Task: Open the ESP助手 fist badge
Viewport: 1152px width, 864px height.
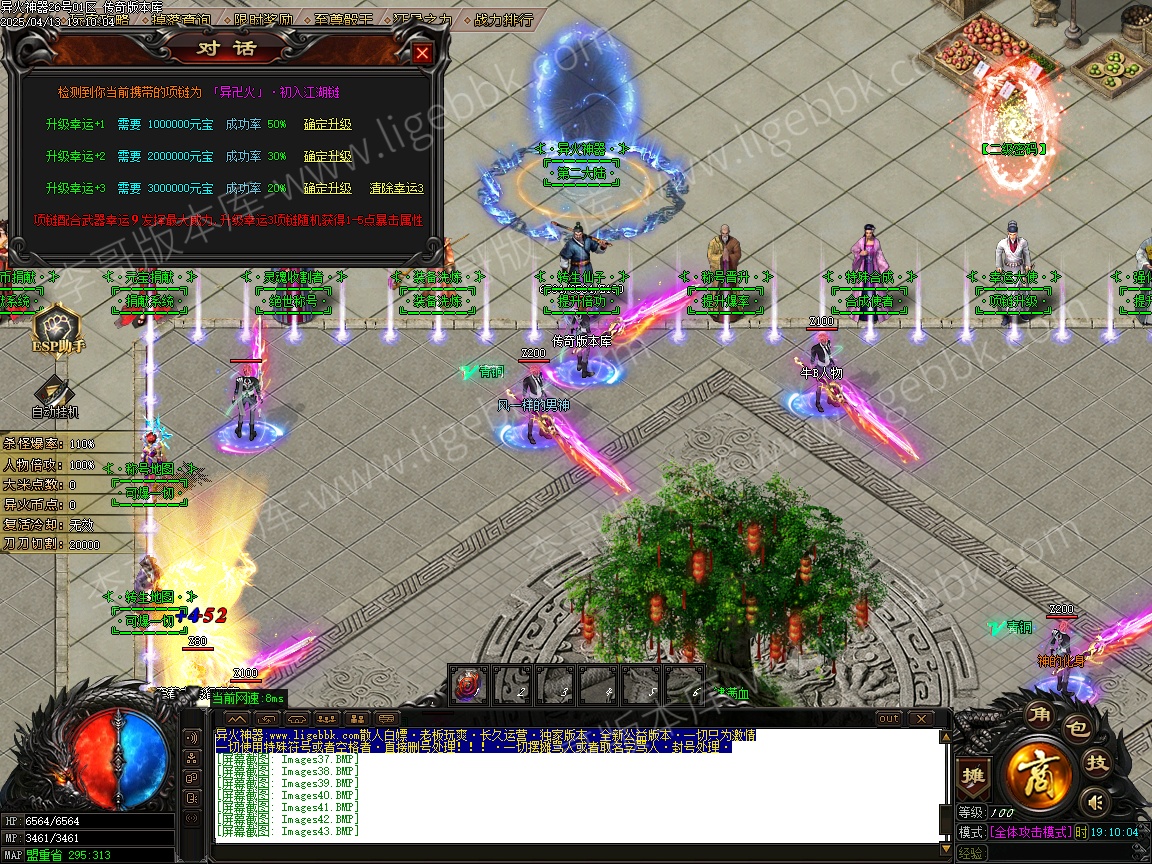Action: (57, 330)
